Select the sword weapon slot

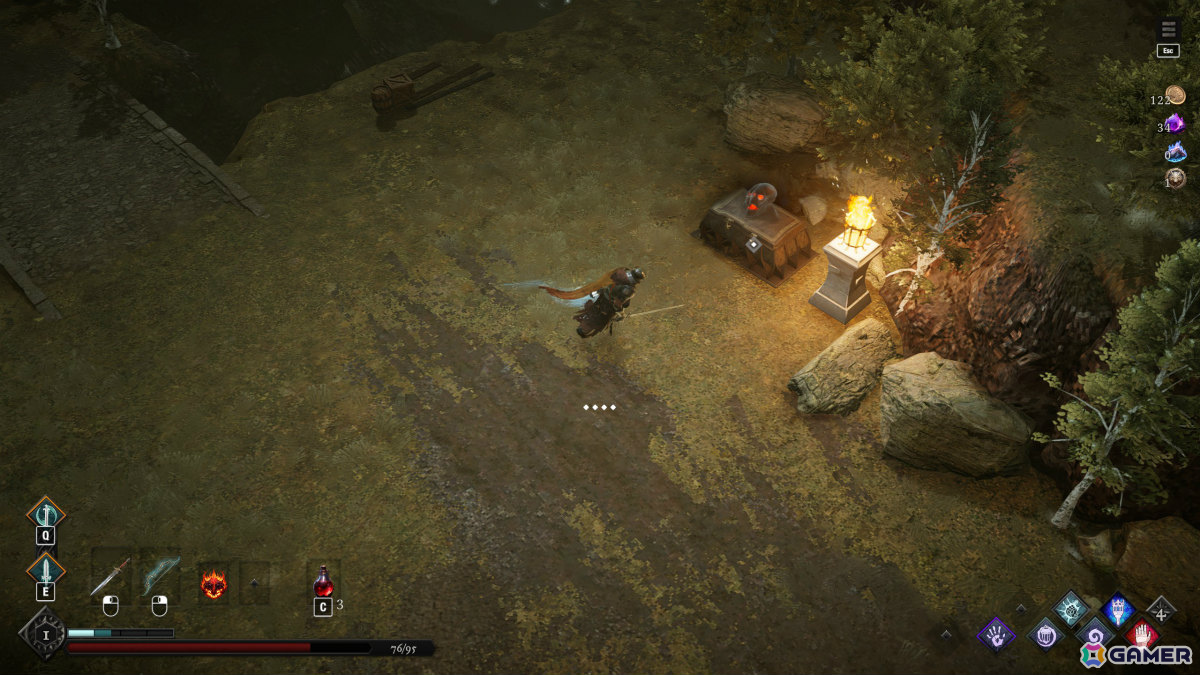[x=110, y=577]
